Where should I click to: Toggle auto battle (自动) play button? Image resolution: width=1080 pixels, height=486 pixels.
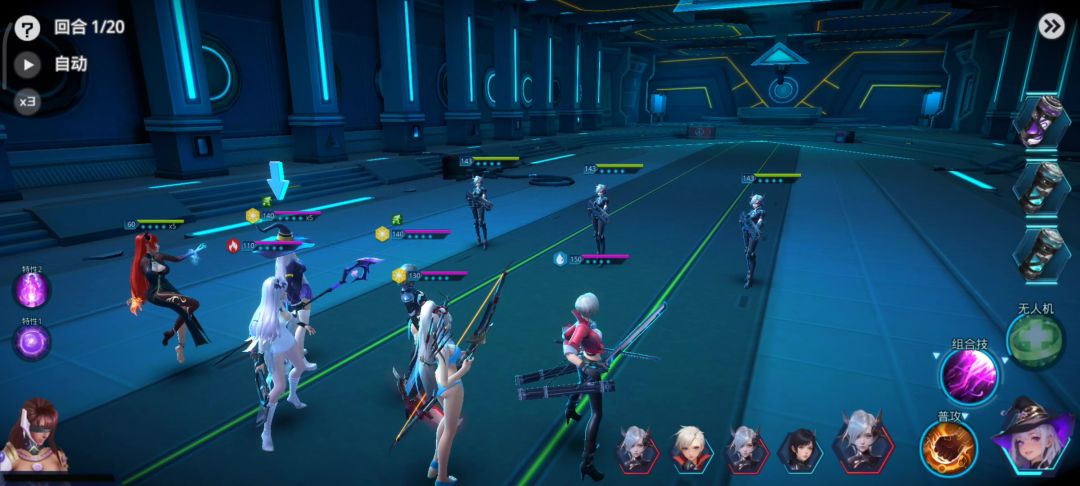pyautogui.click(x=28, y=65)
